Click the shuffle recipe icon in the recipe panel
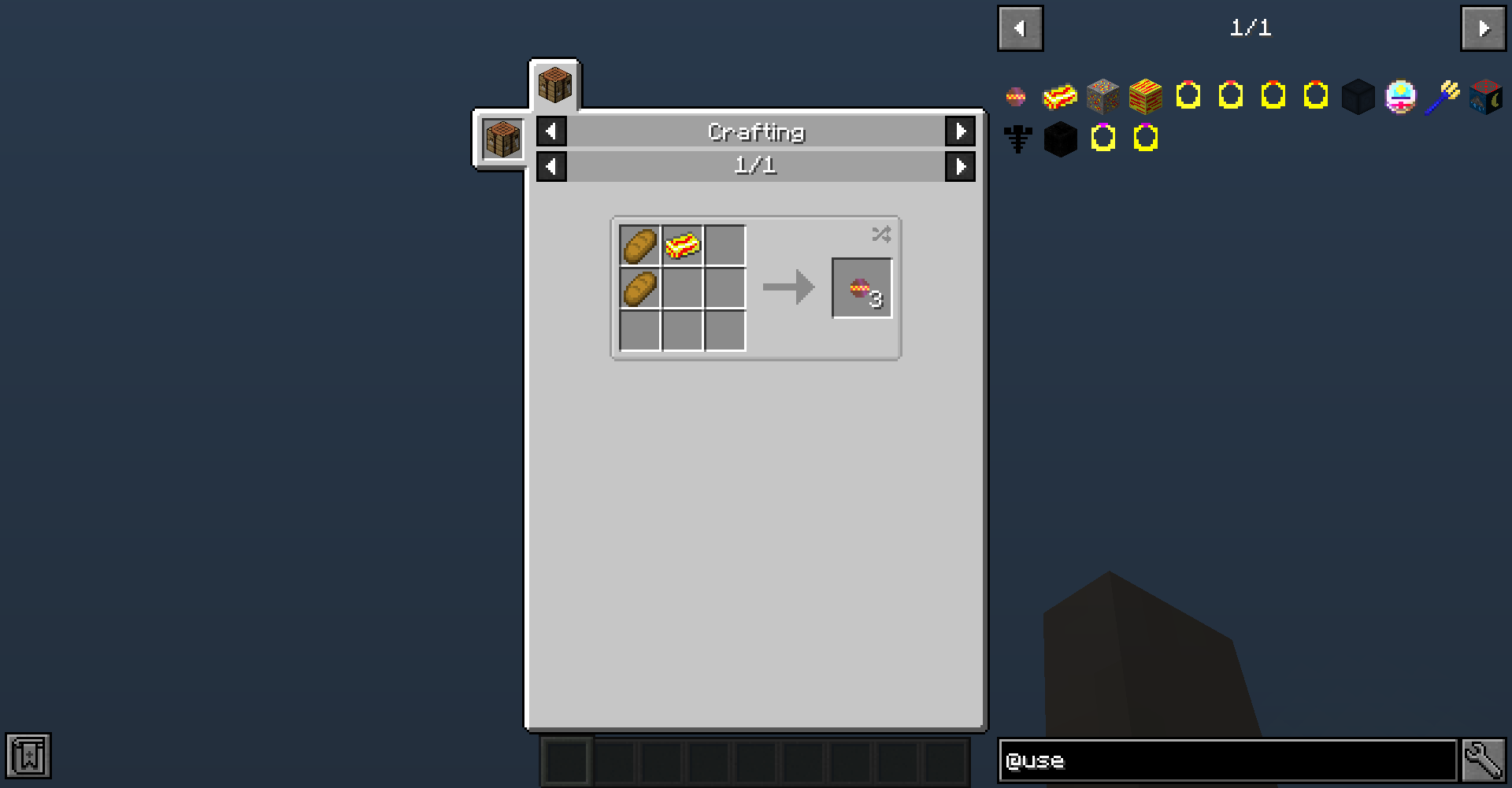This screenshot has height=788, width=1512. coord(880,234)
